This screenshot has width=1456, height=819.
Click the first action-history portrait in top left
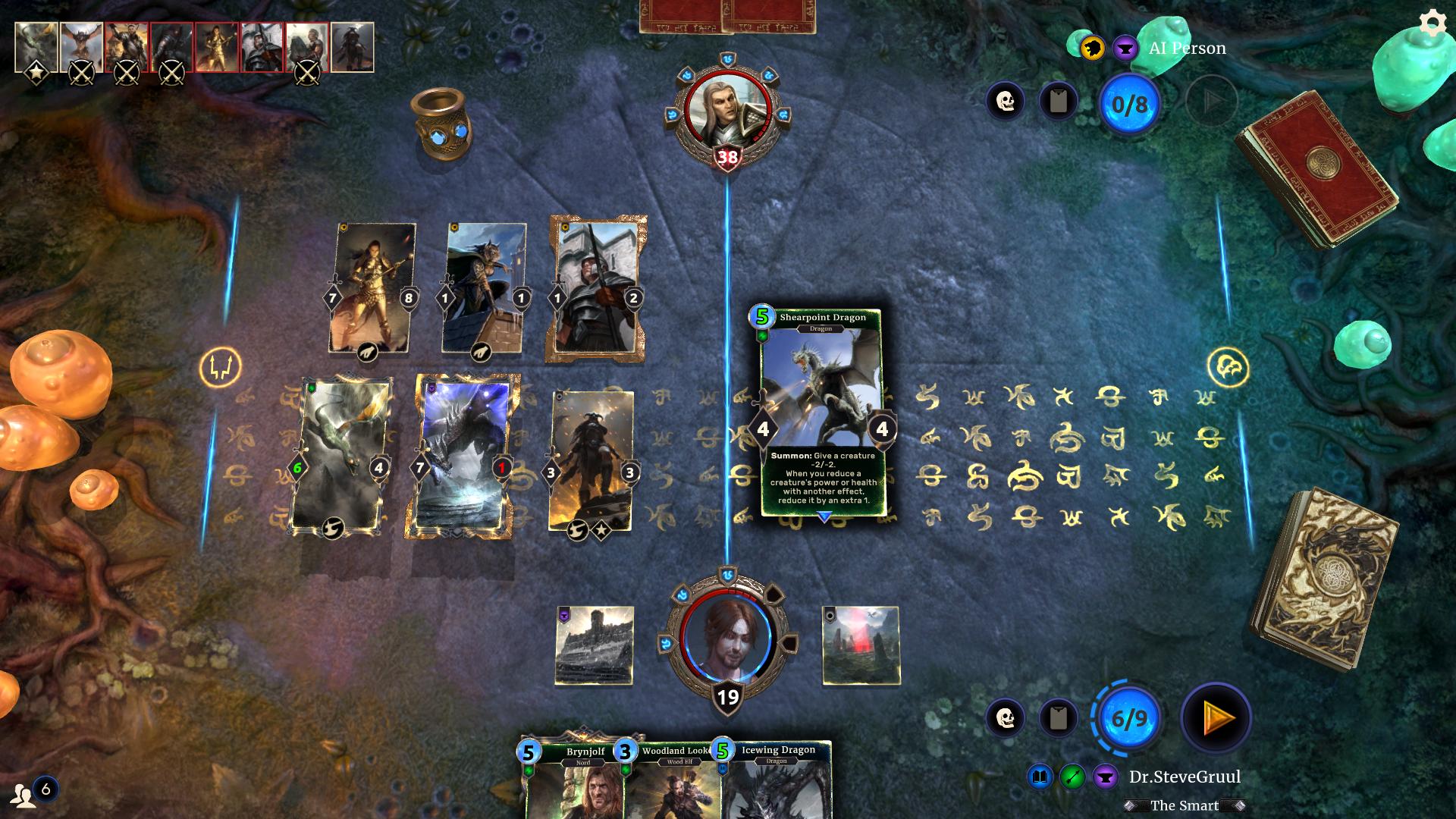[x=34, y=47]
